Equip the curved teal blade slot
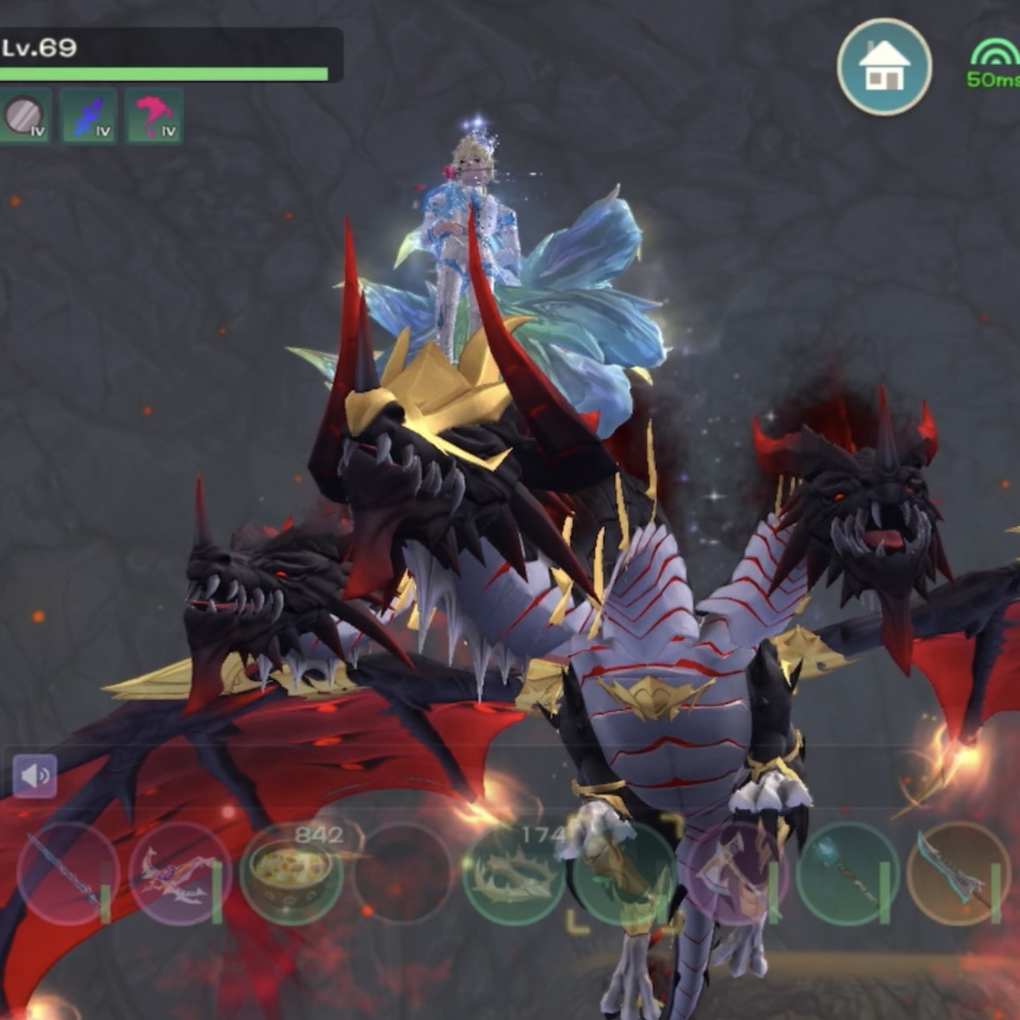This screenshot has width=1020, height=1020. (x=960, y=873)
